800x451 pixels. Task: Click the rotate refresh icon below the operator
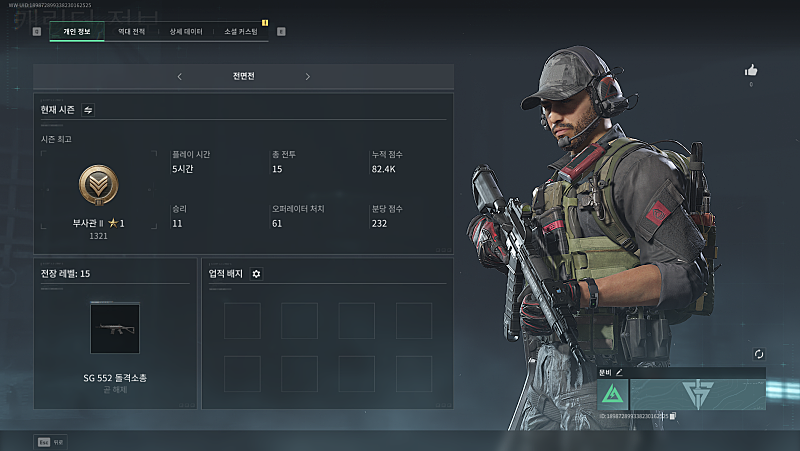759,354
